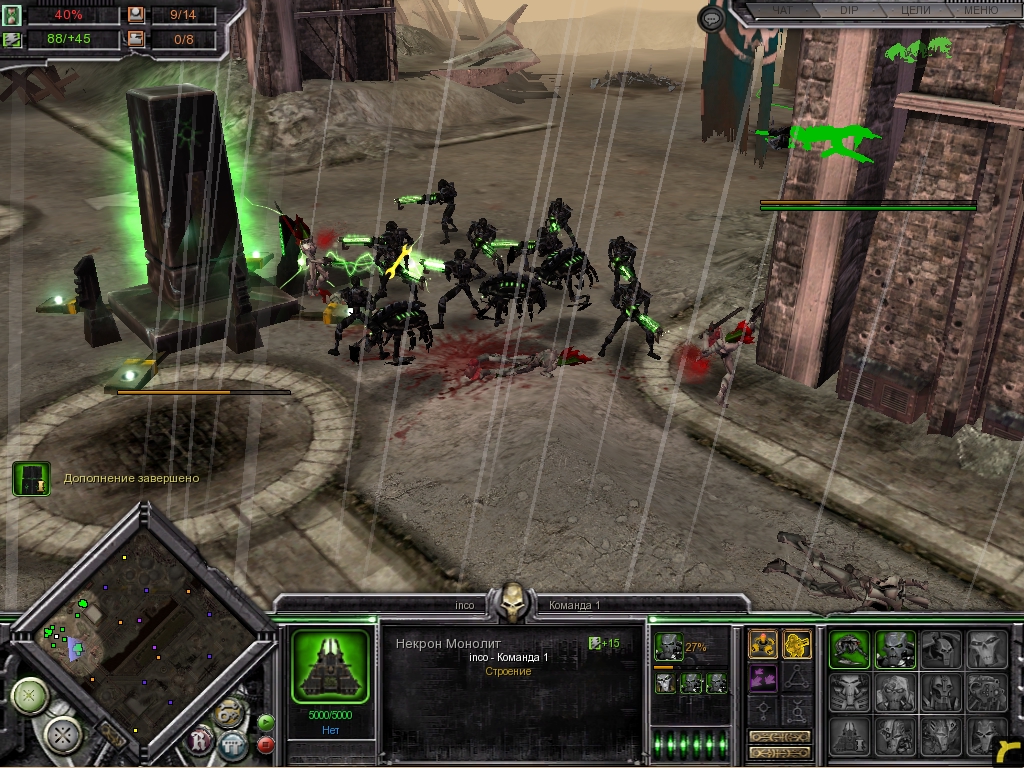
Task: Show the ЦЕЛИ objectives list
Action: coord(915,10)
